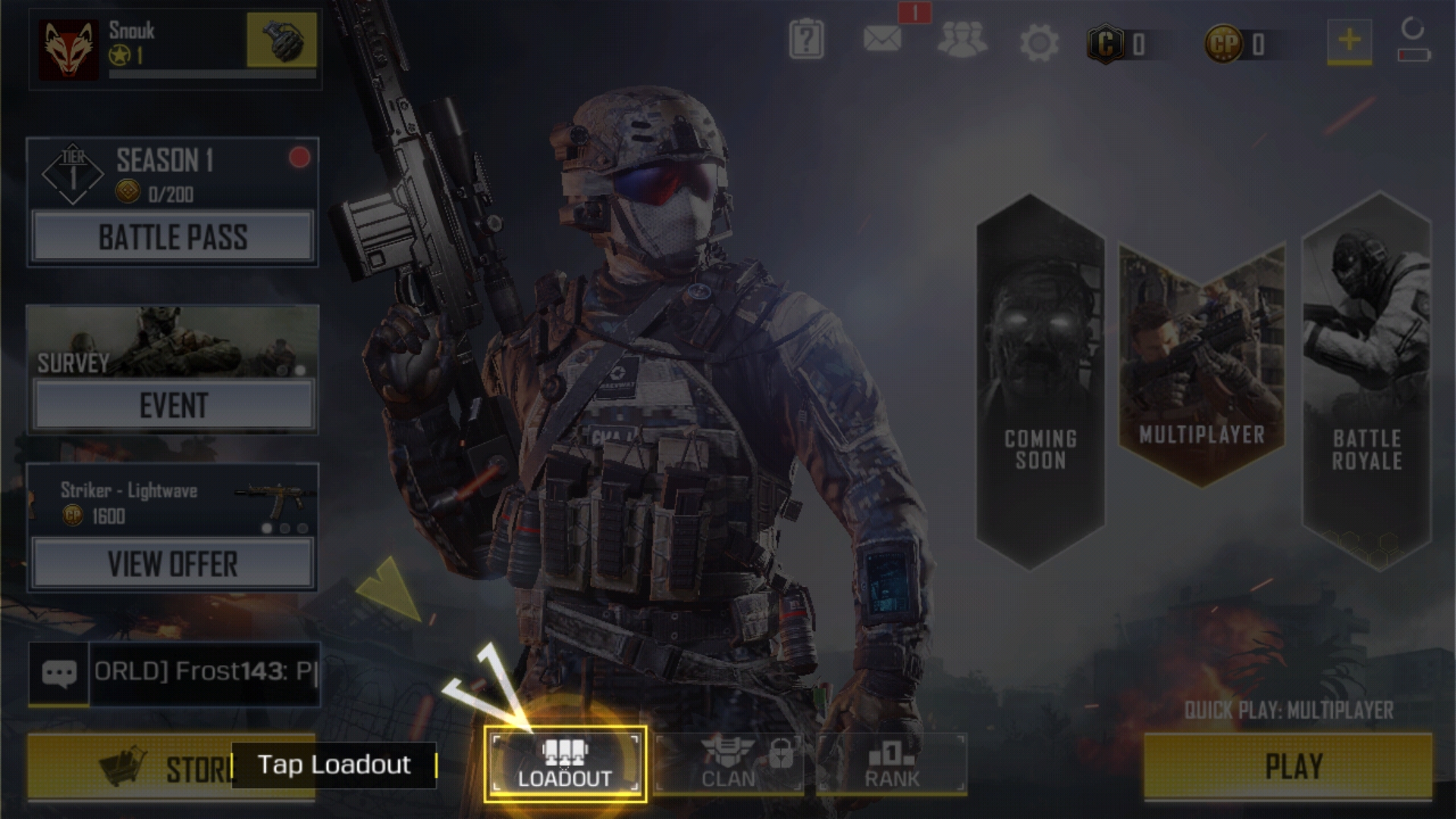Choose the Battle Royale mode card
Screen dimensions: 1456x819
coord(1367,379)
